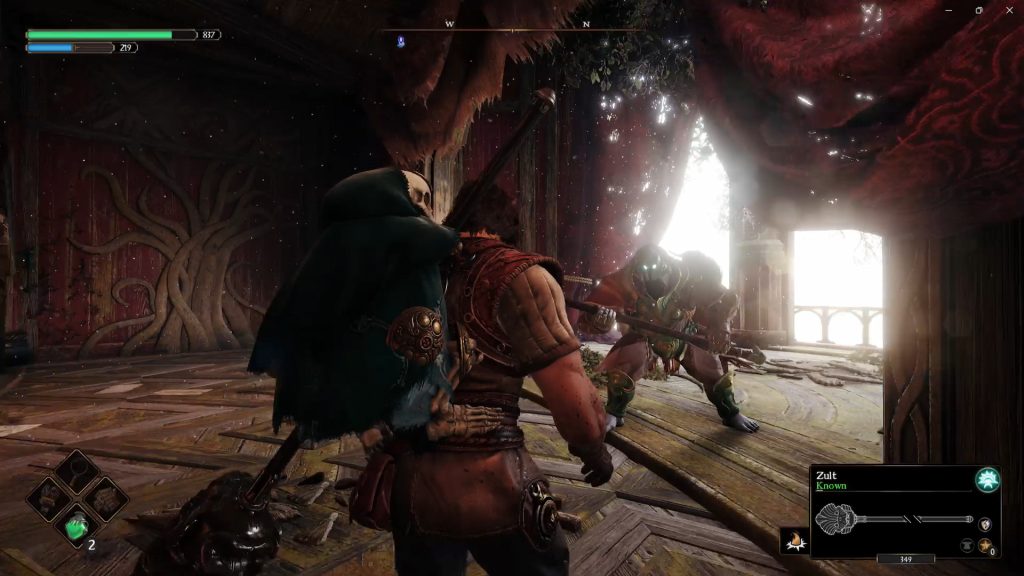Click the orange star icon

click(x=985, y=545)
